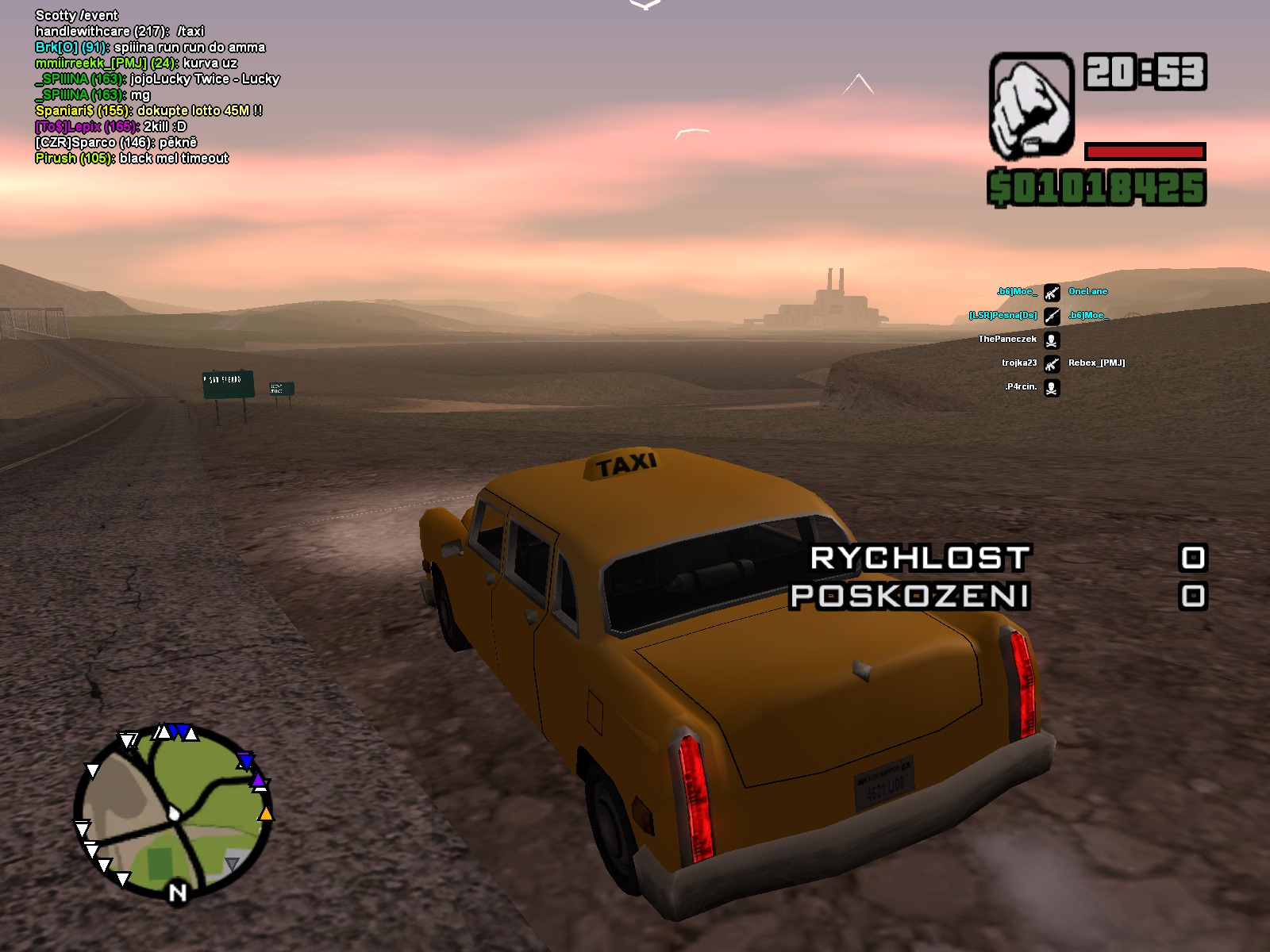
Task: Click the [CZR]Sparco chat message
Action: 116,143
